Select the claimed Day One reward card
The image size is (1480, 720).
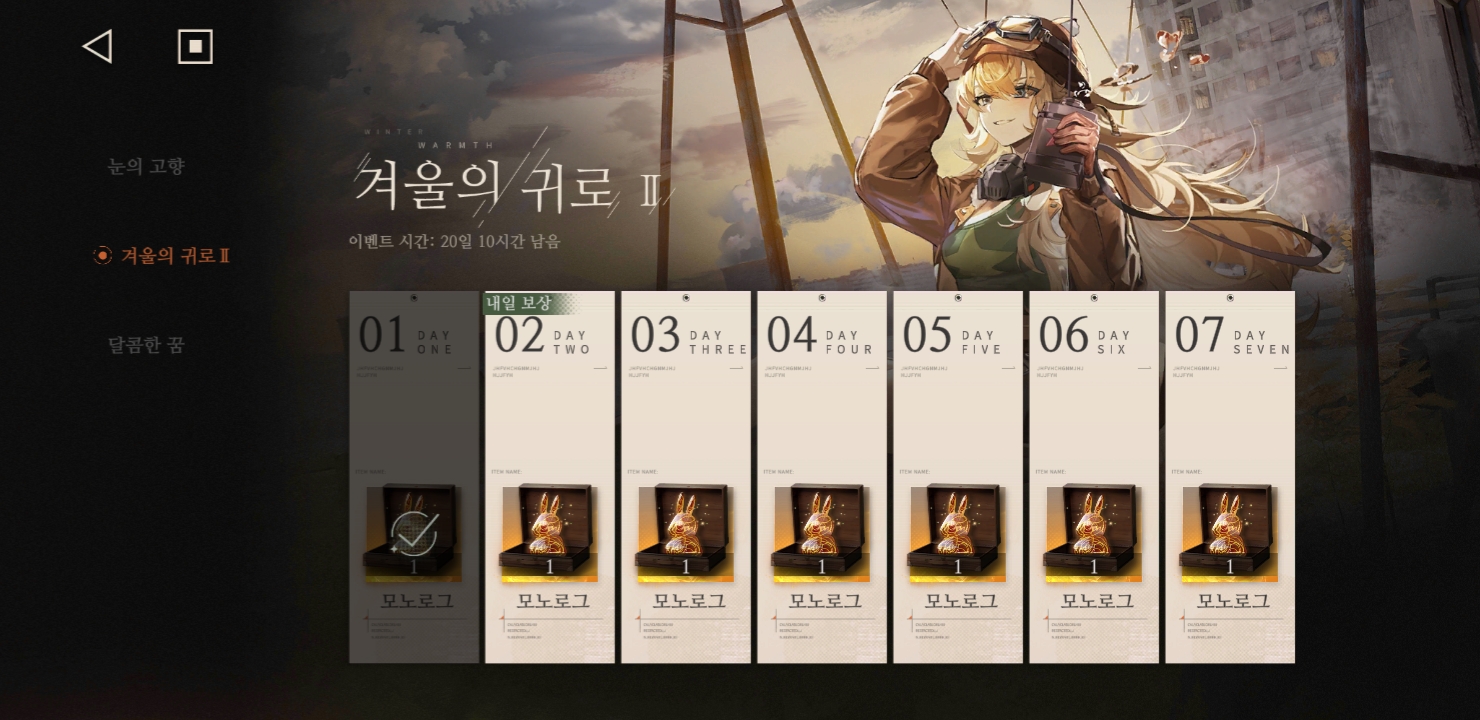[x=414, y=477]
